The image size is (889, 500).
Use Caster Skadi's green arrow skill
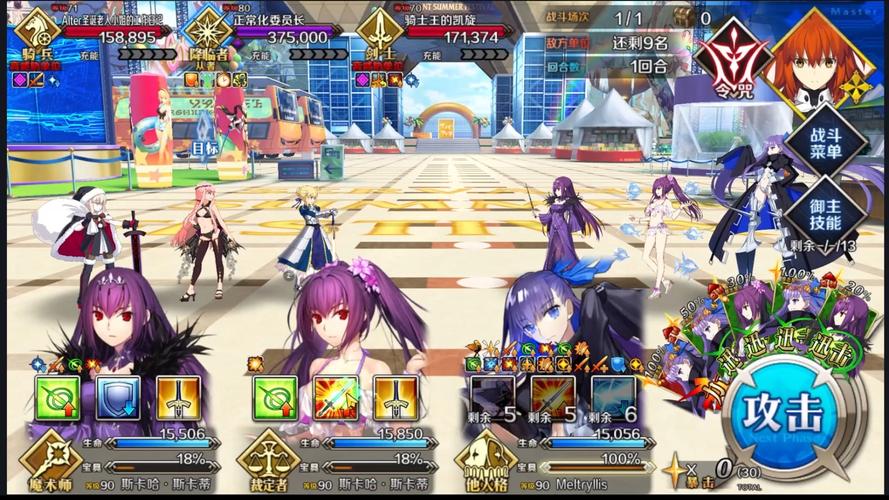tap(58, 397)
